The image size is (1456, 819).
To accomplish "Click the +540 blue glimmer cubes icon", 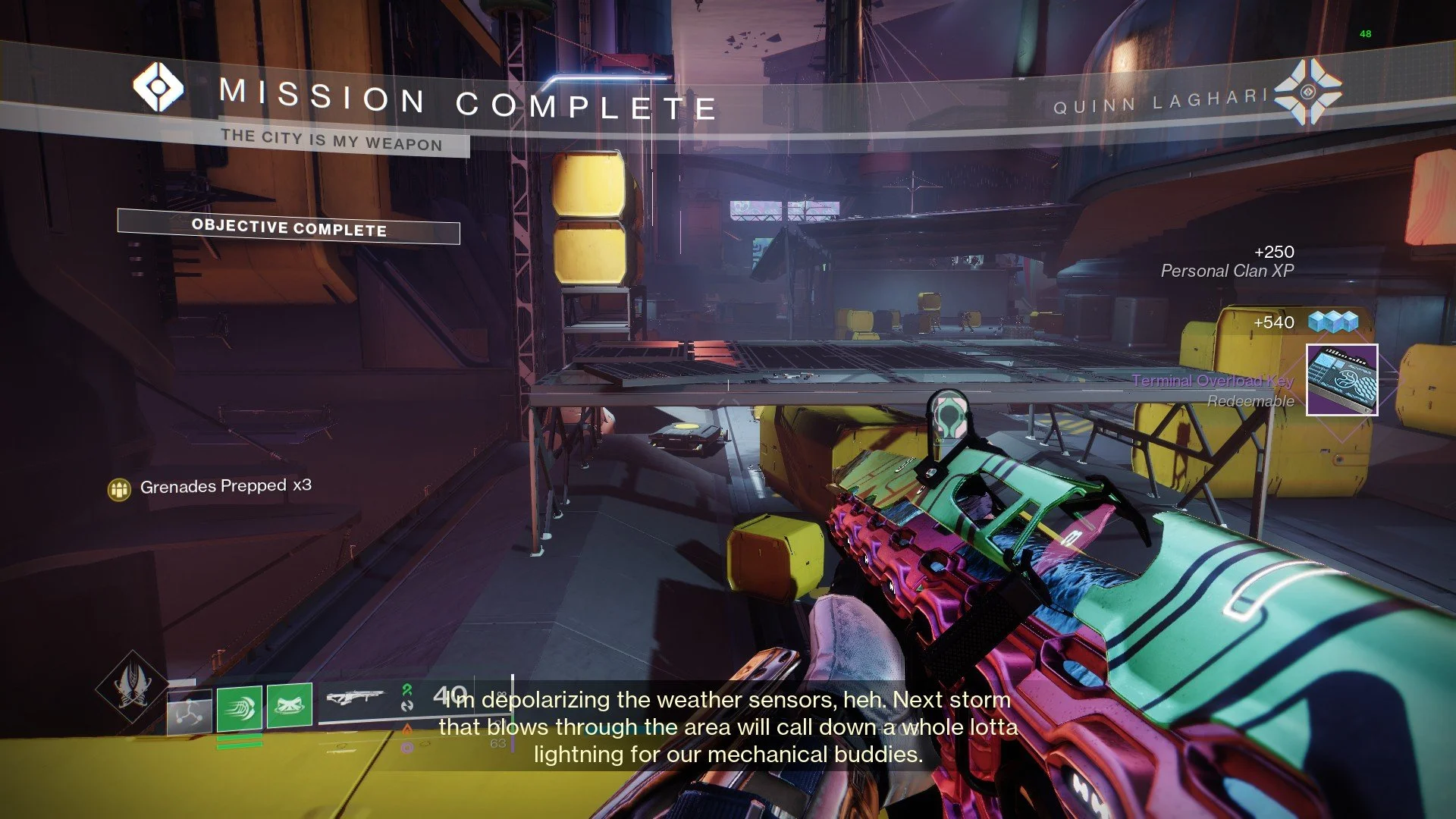I will coord(1333,322).
